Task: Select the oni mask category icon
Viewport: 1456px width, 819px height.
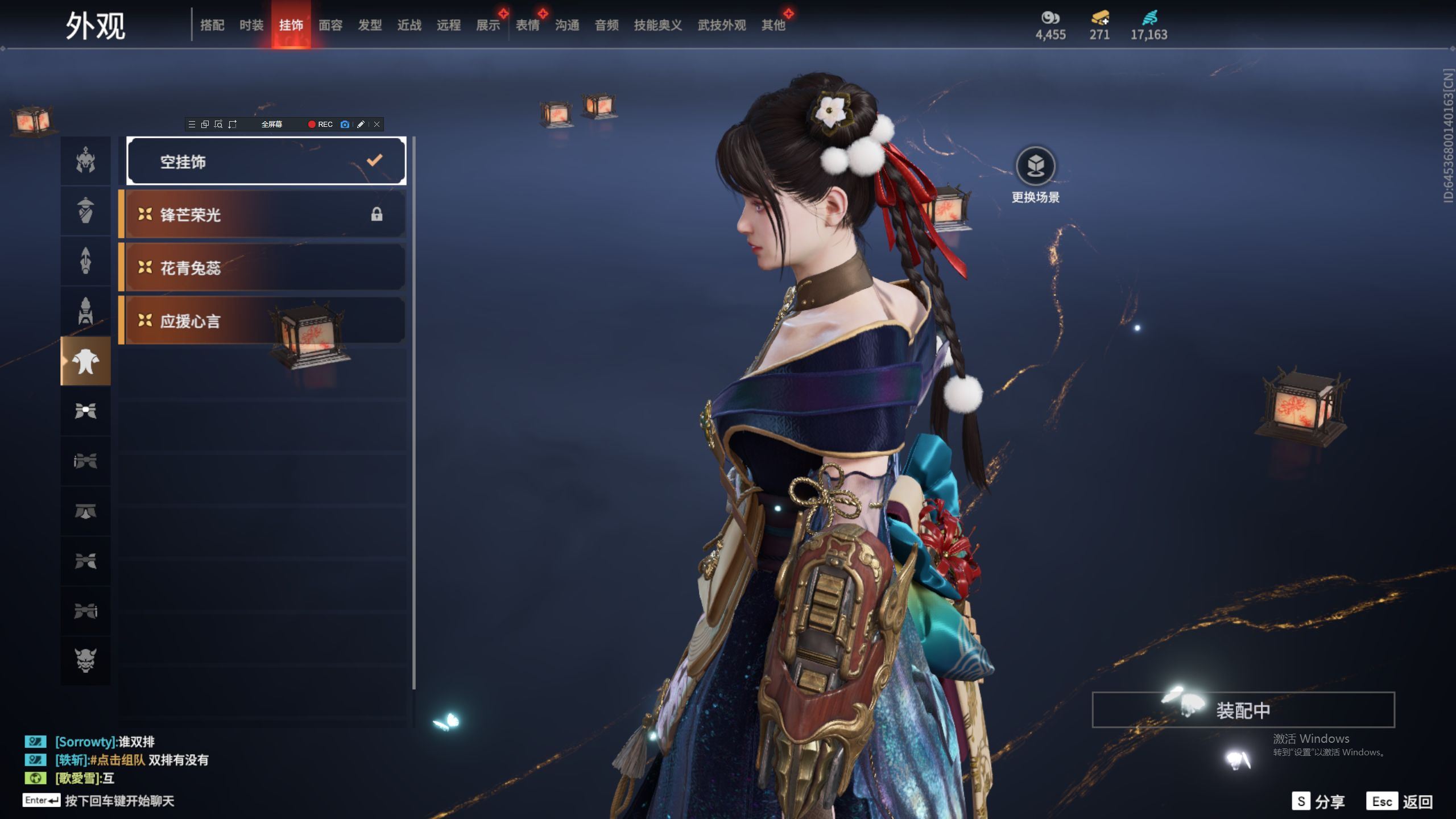Action: 86,660
